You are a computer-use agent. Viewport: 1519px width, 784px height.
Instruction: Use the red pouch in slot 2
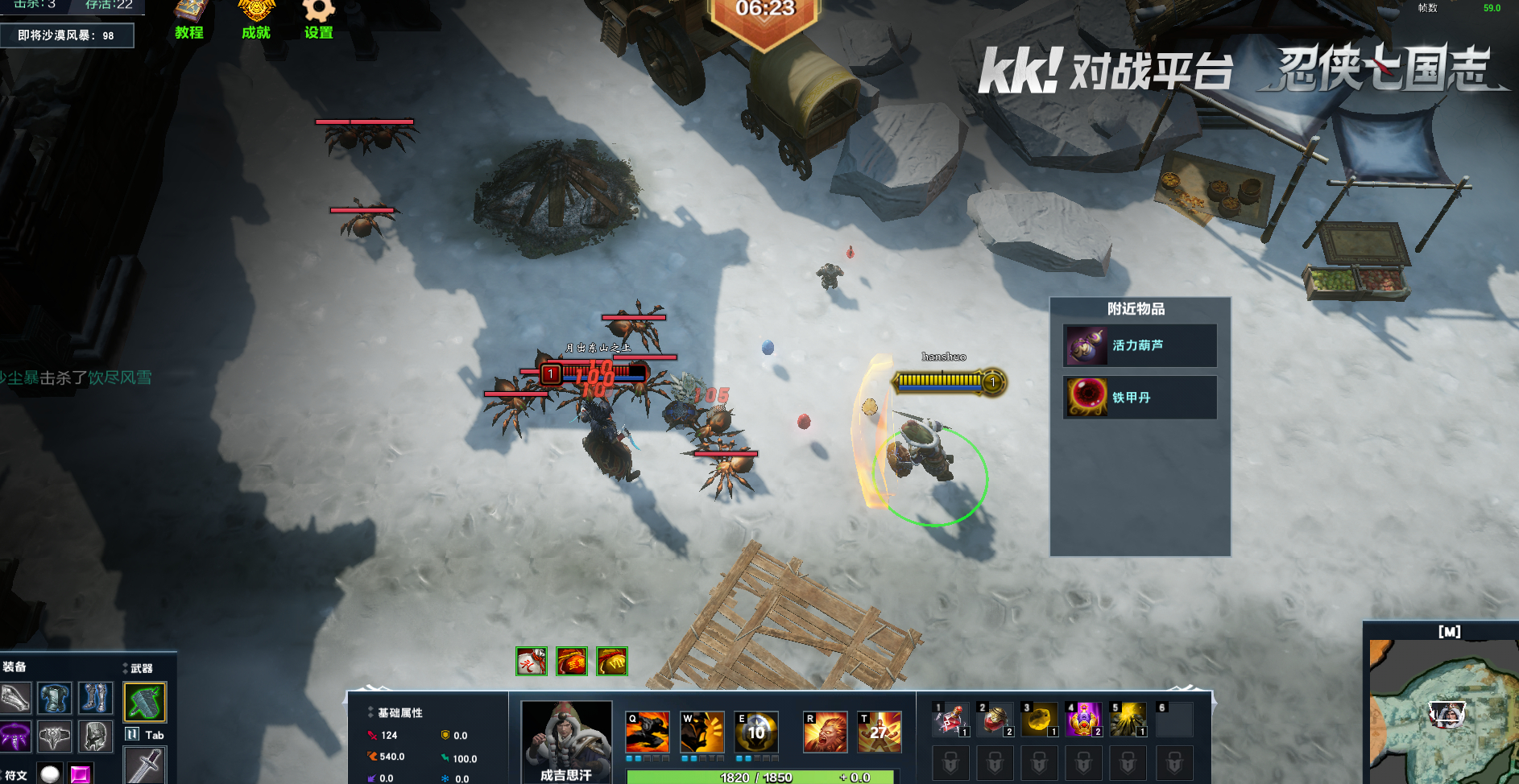(995, 720)
